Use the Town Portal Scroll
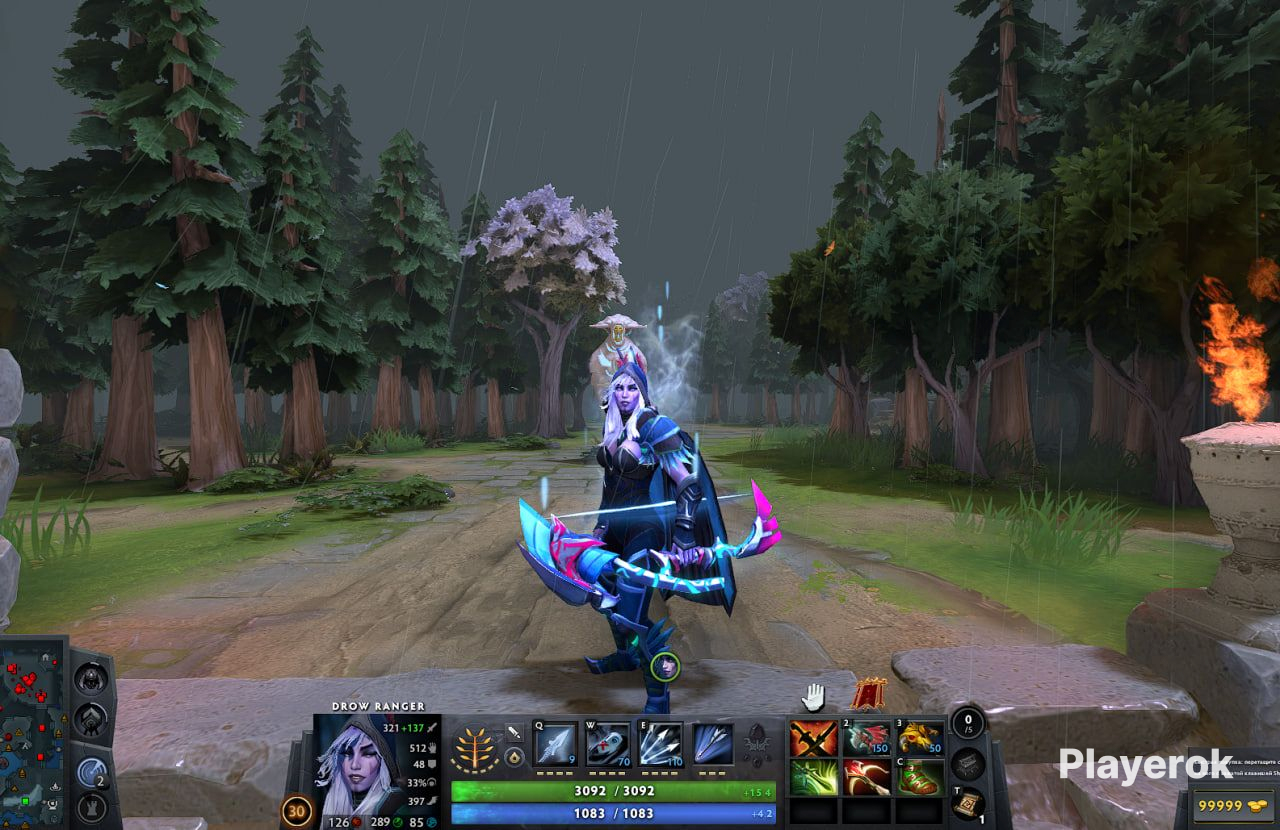1280x830 pixels. 967,802
